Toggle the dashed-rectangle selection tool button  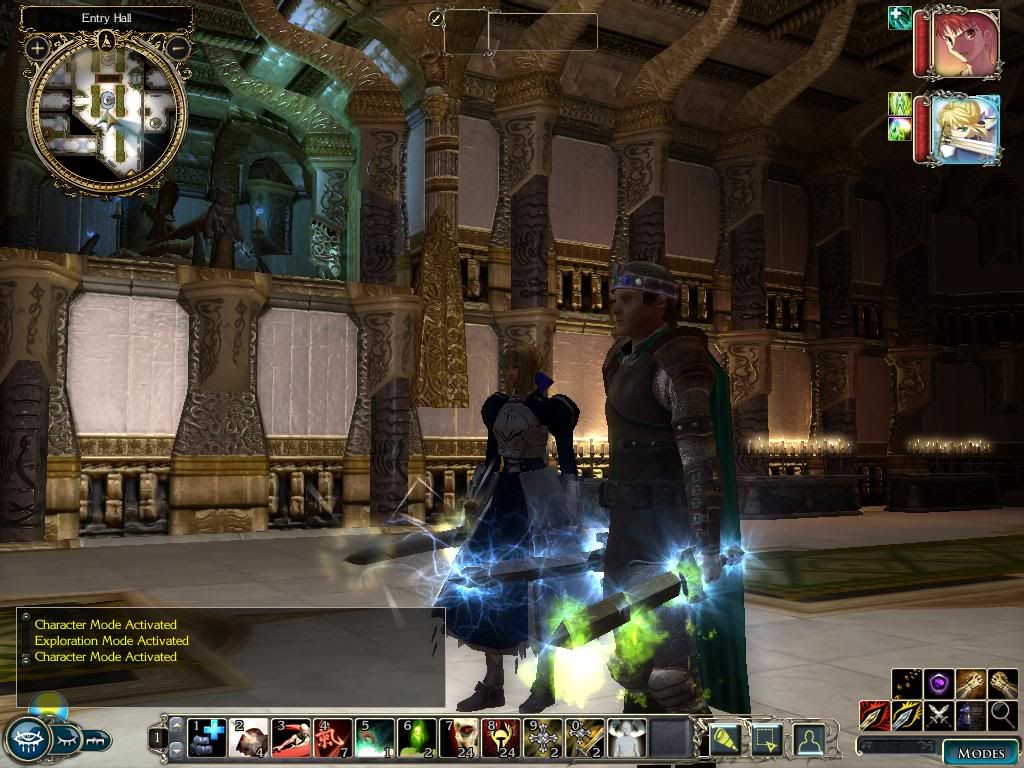(x=766, y=739)
